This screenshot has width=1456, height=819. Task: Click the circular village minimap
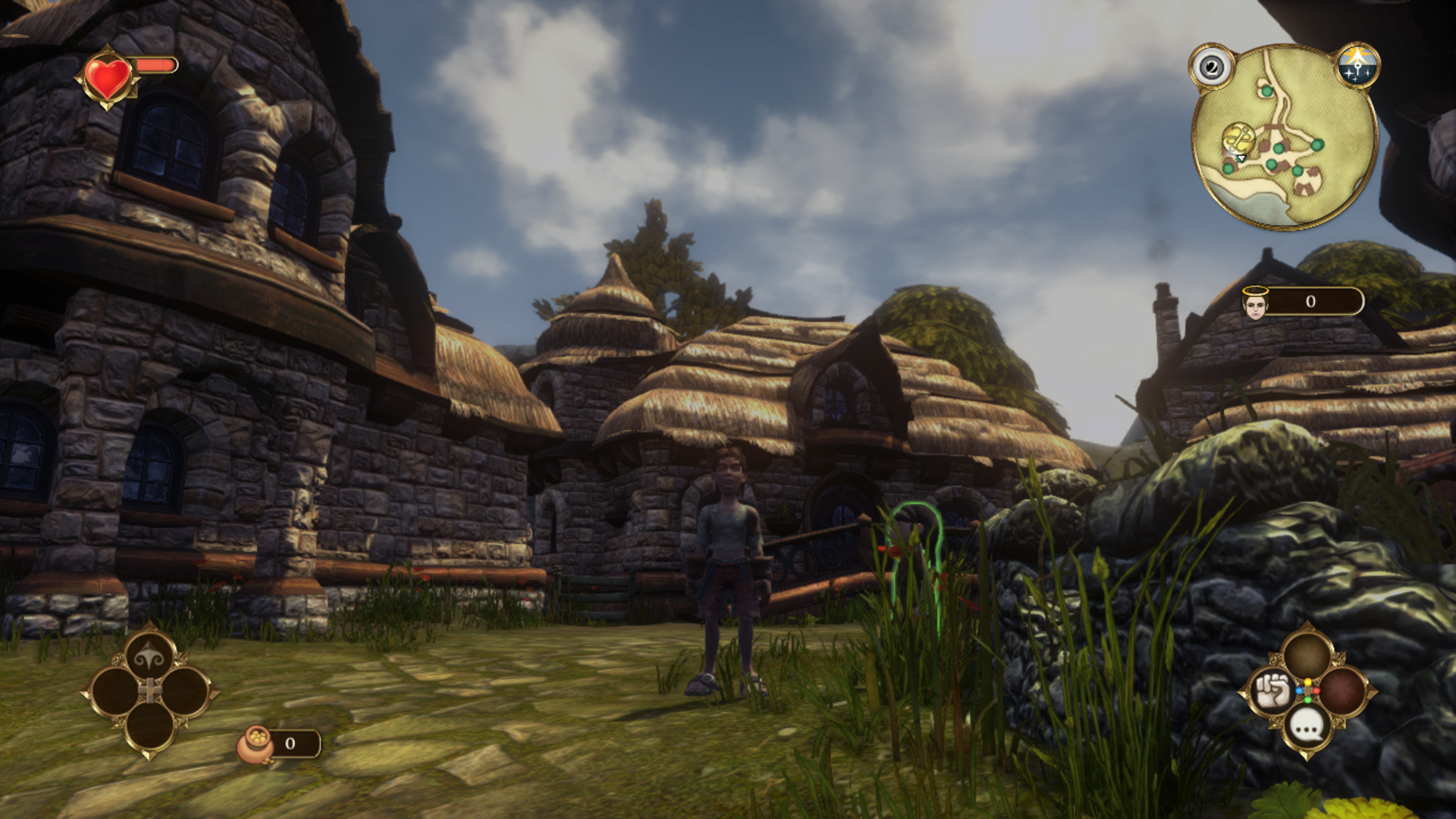1285,137
